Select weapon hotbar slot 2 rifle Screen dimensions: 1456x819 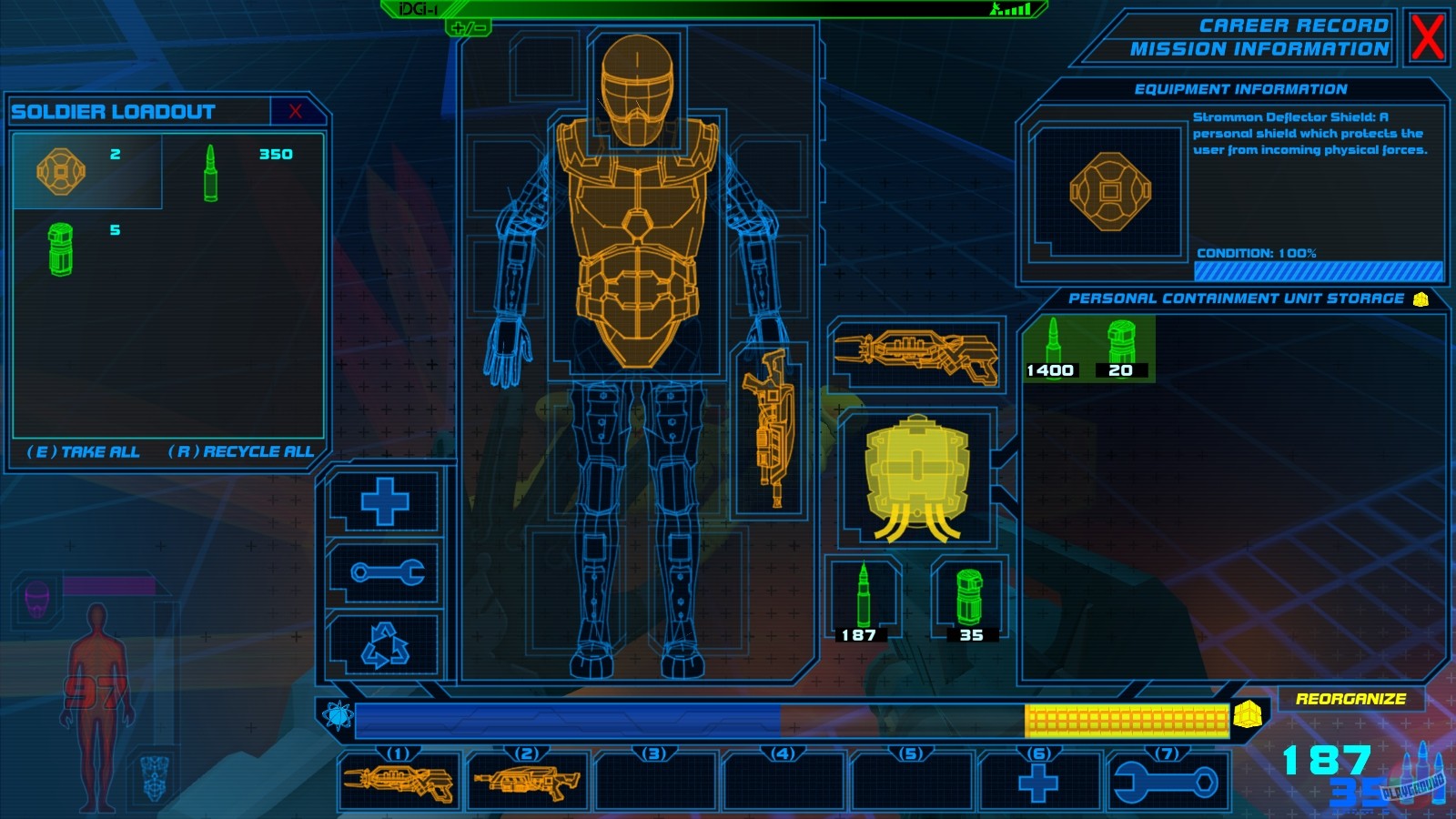coord(526,781)
